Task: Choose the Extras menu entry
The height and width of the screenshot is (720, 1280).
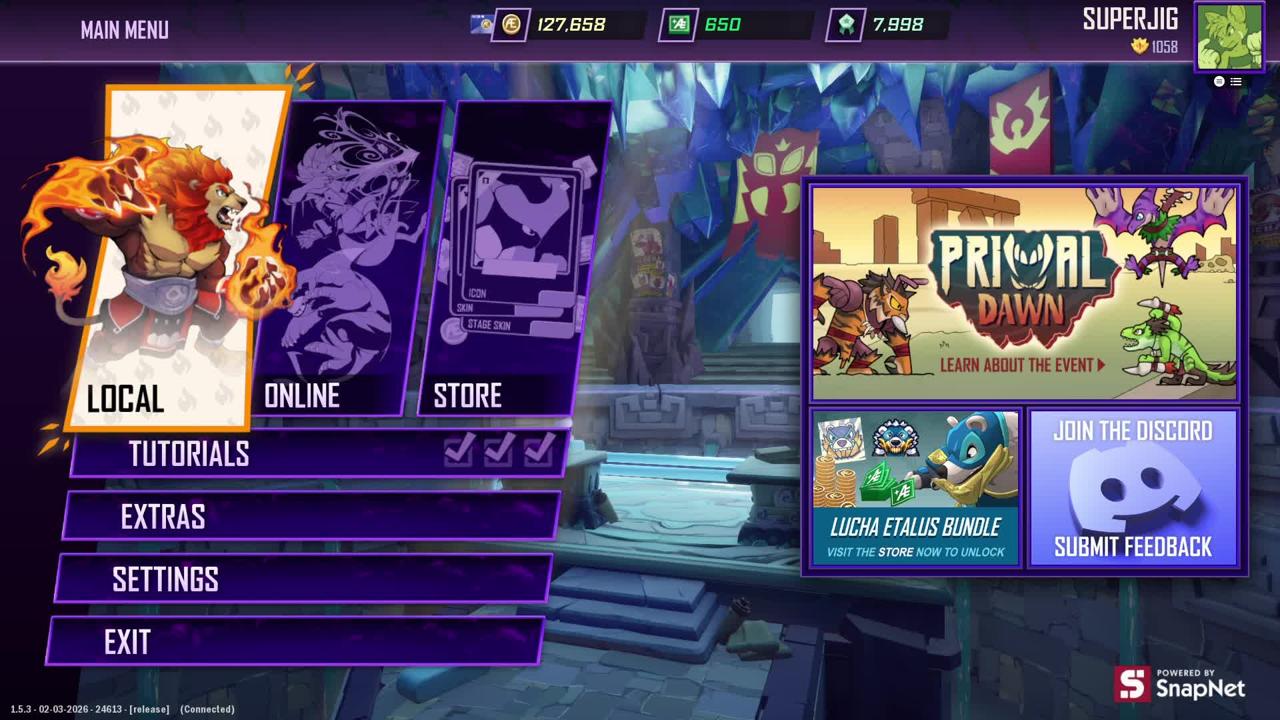Action: point(310,517)
